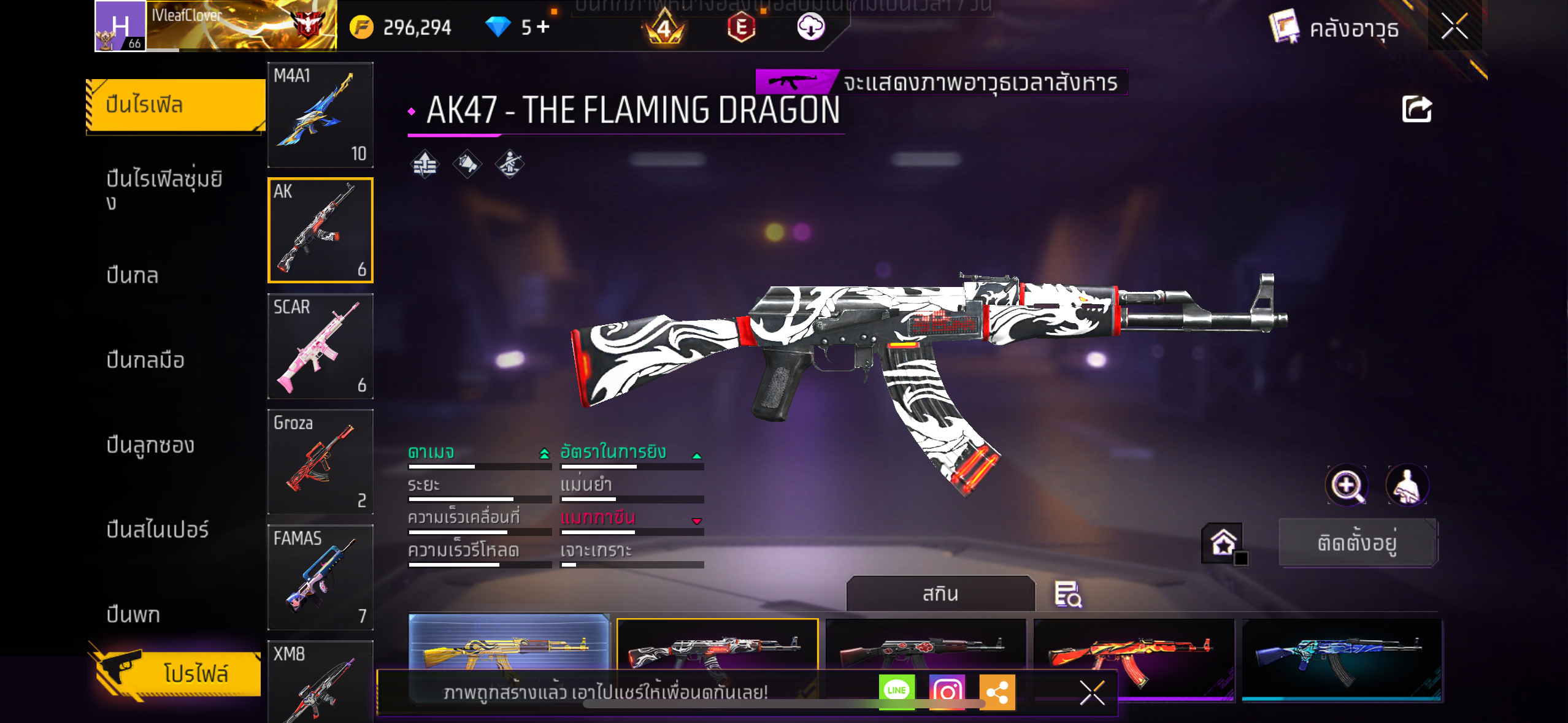This screenshot has height=723, width=1568.
Task: Show the ปืนลูกซอง weapon category
Action: (150, 445)
